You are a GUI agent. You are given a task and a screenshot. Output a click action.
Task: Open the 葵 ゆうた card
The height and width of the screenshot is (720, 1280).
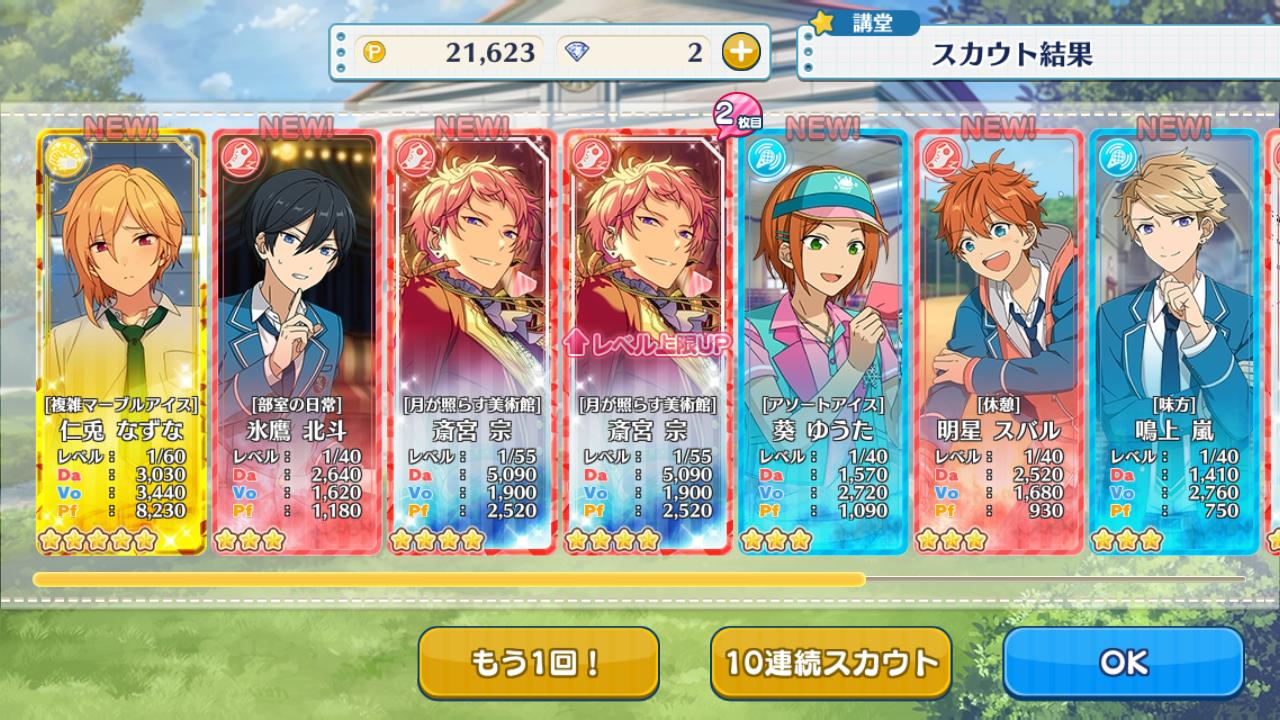(823, 340)
